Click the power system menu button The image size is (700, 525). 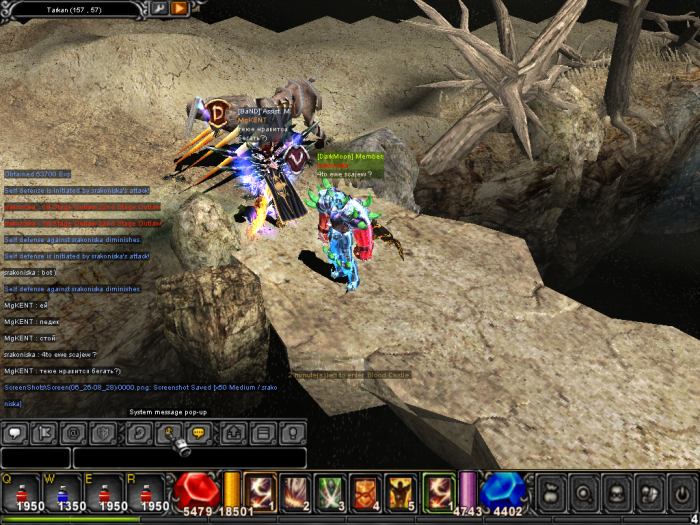681,491
